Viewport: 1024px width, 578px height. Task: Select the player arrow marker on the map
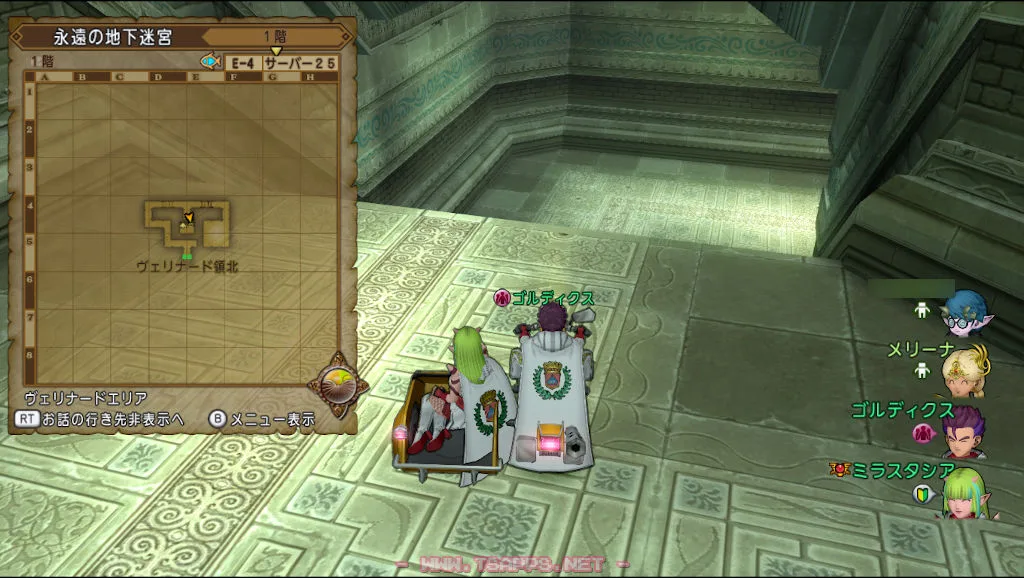pyautogui.click(x=188, y=217)
